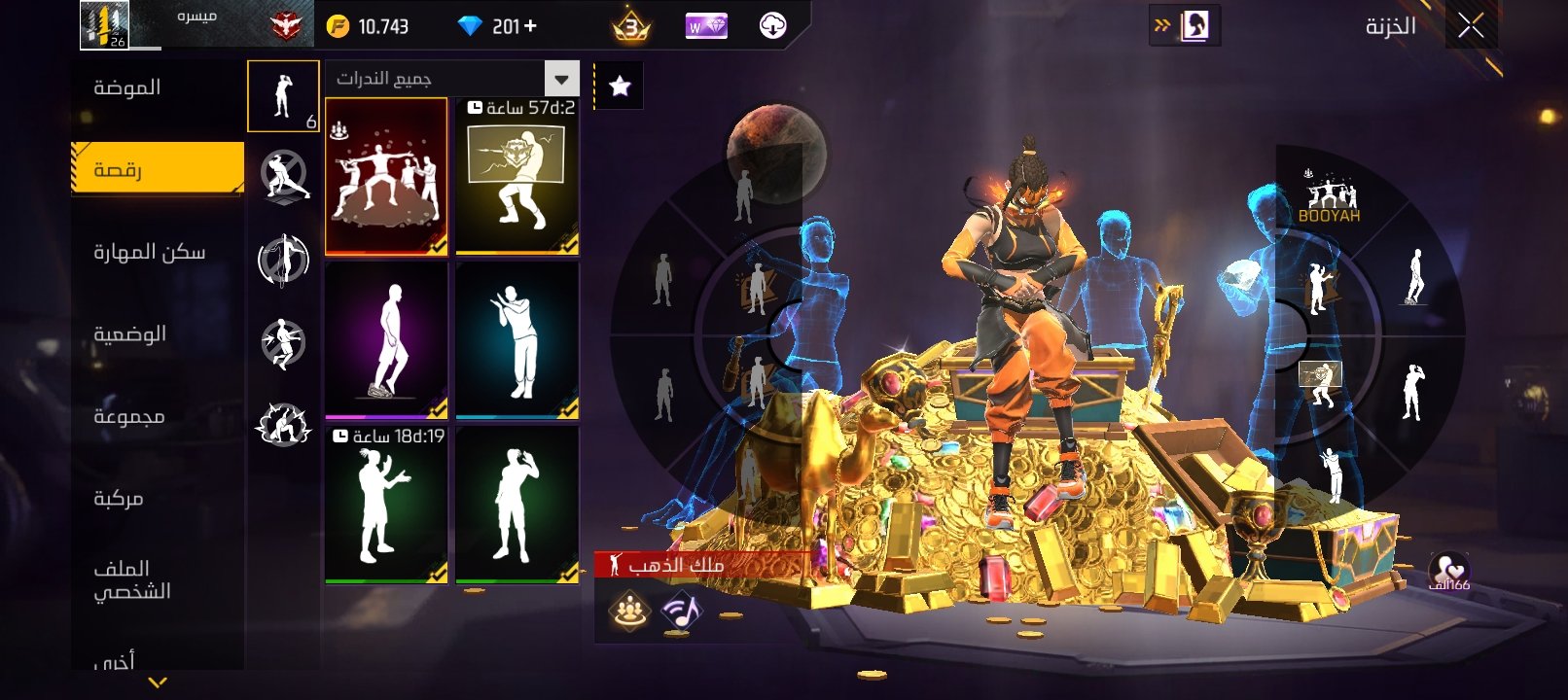Viewport: 1568px width, 700px height.
Task: Select the red group emote on gold pile
Action: pyautogui.click(x=386, y=177)
